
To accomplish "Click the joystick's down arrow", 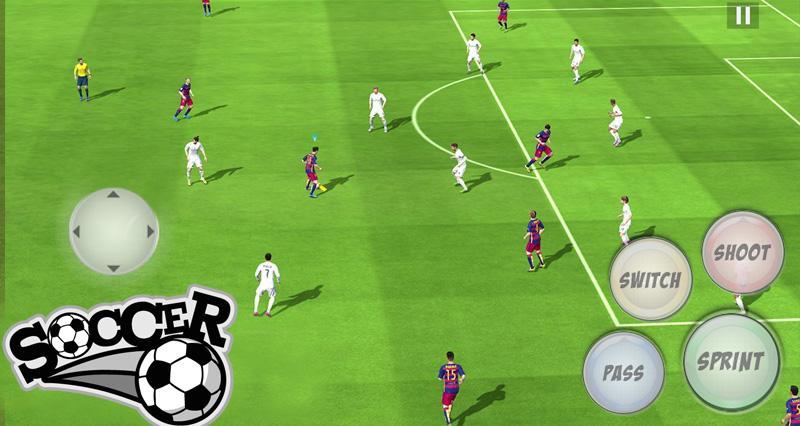I will 113,267.
